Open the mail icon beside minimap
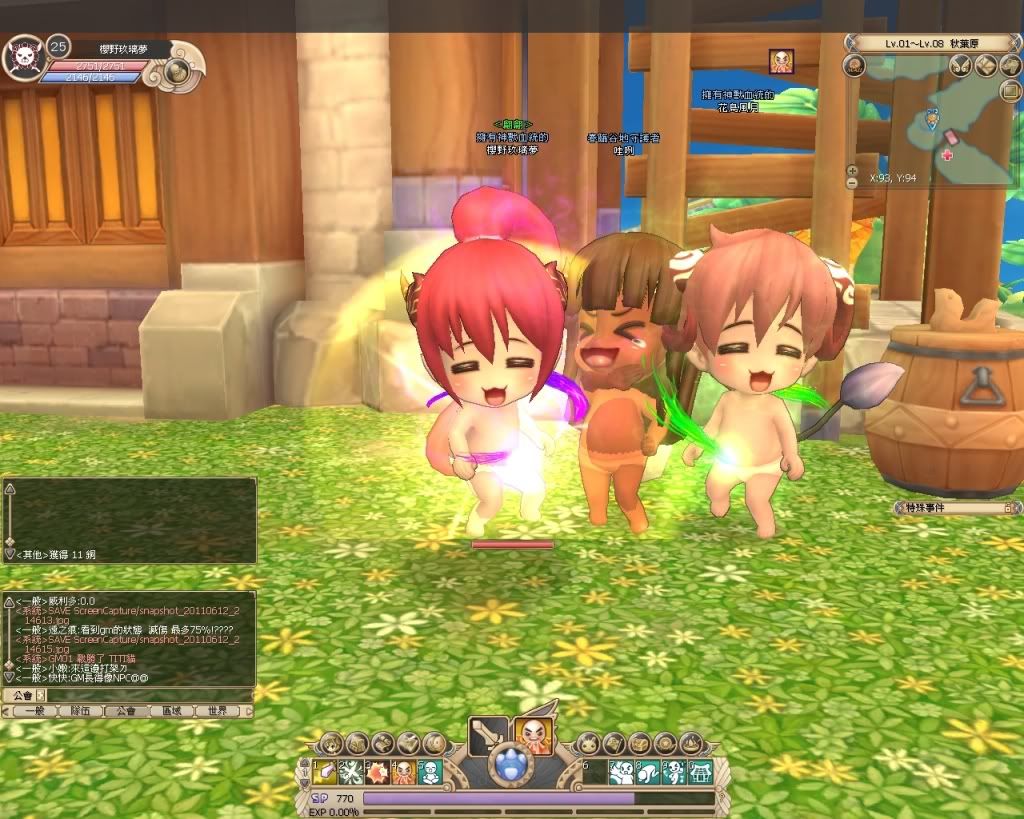1024x819 pixels. pos(1010,91)
